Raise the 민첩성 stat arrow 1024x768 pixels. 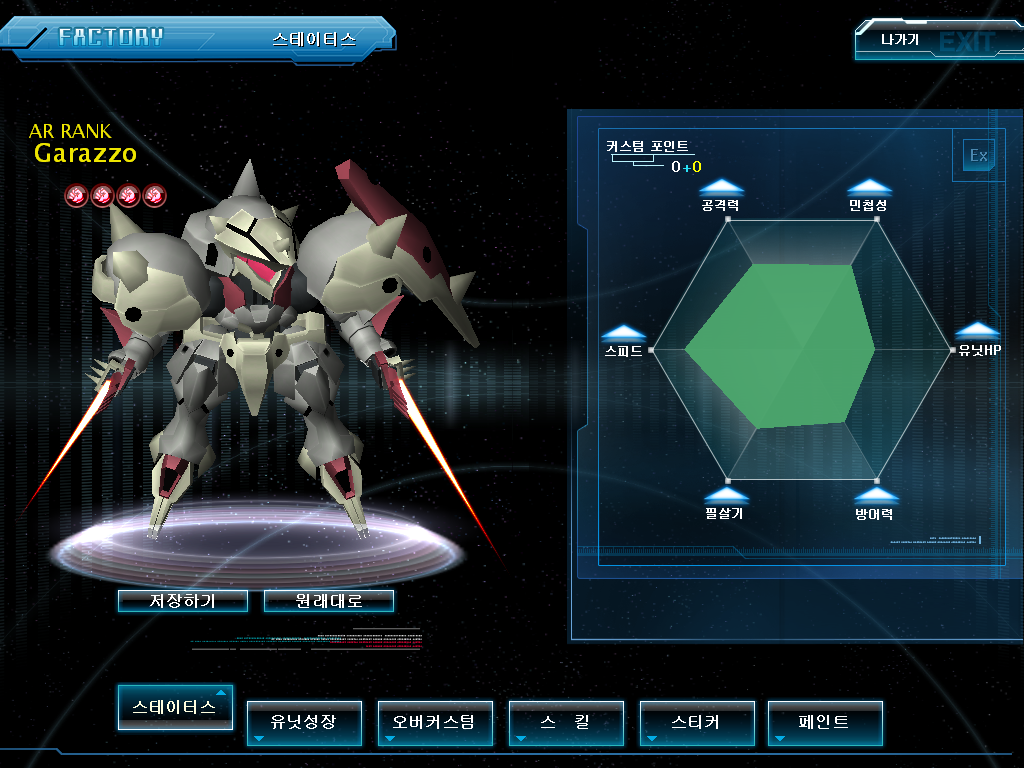tap(869, 187)
